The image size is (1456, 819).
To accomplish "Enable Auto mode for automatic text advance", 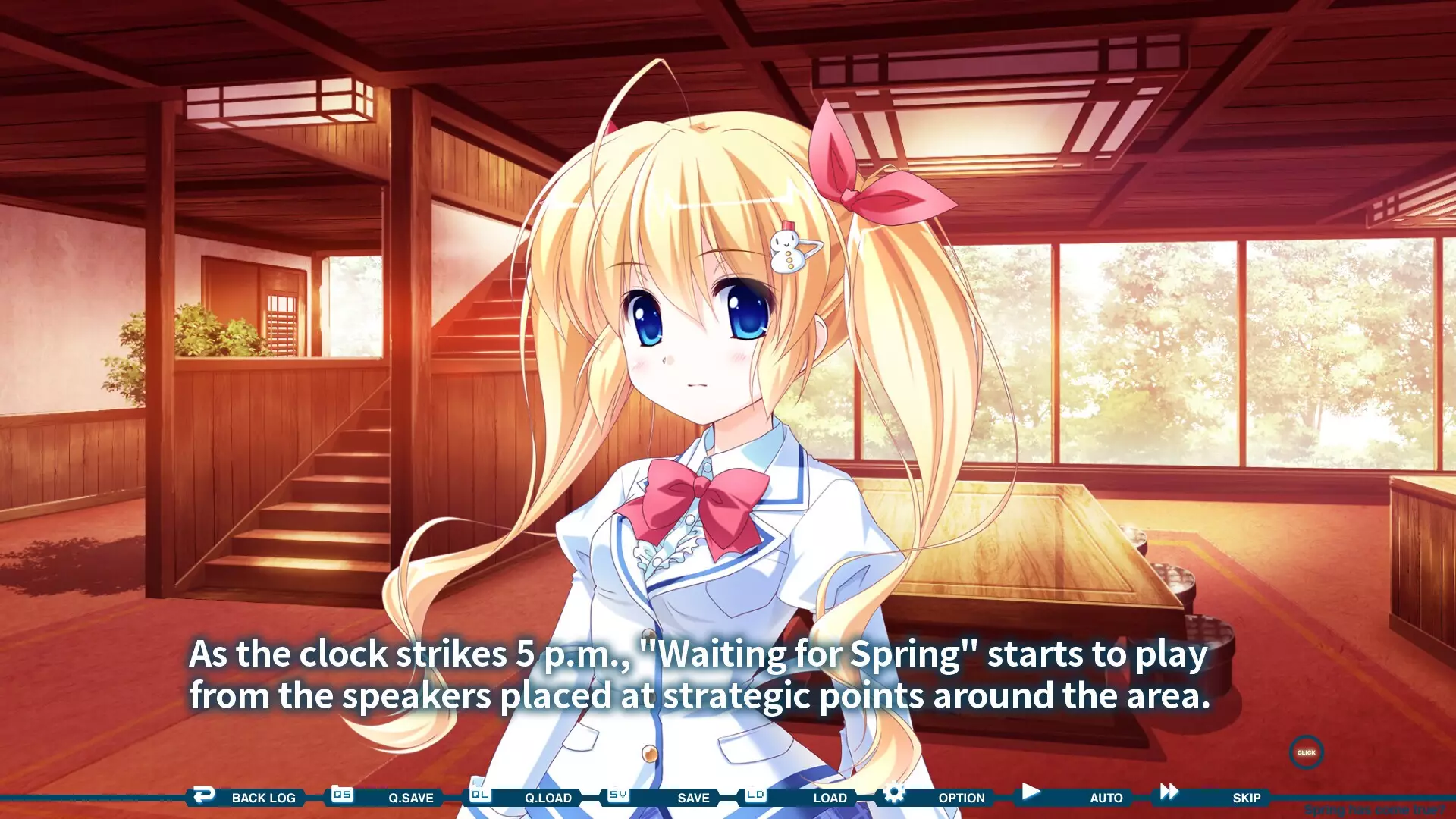I will click(x=1107, y=798).
